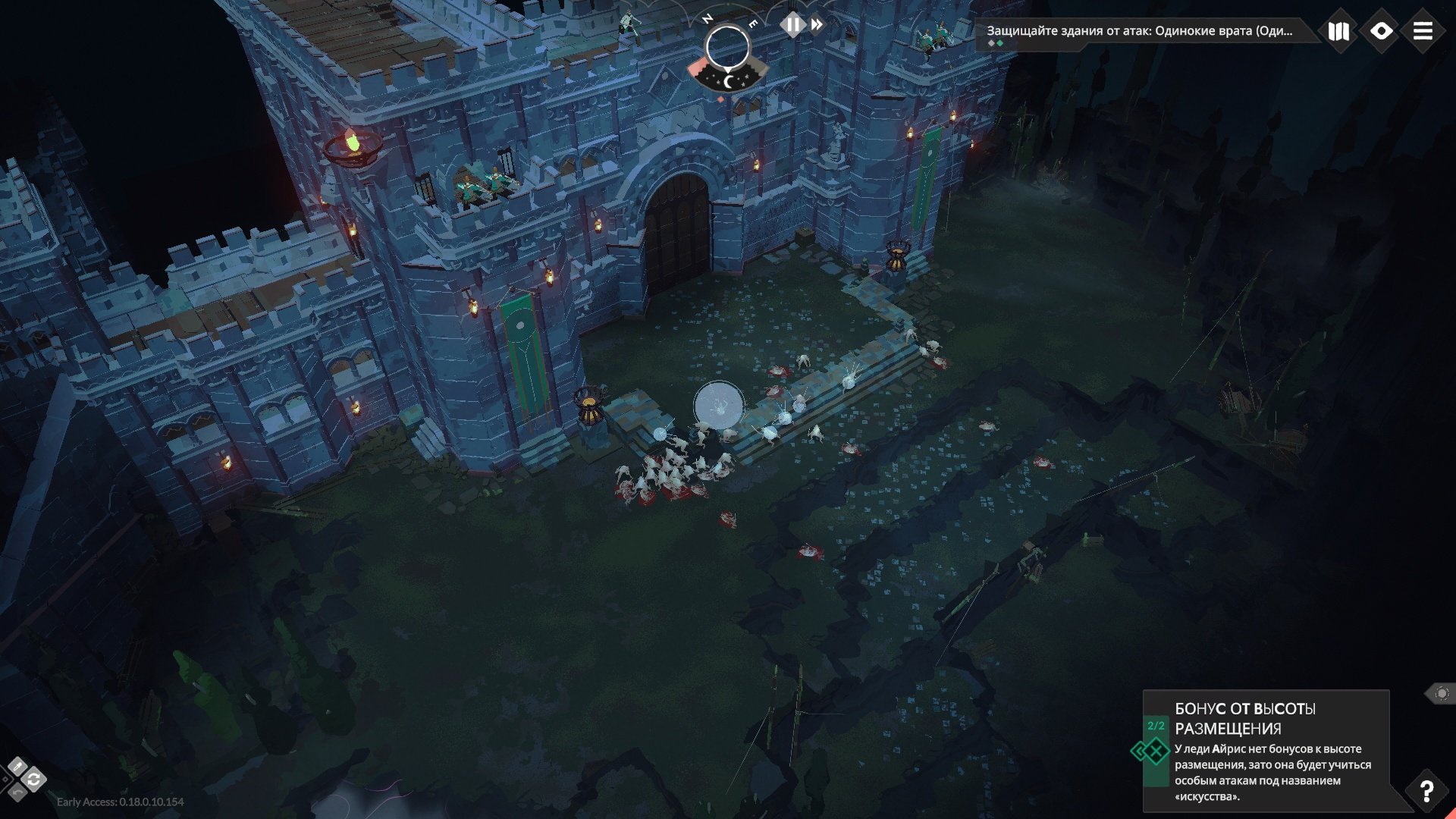Go back to the previous tutorial tip
1456x819 pixels.
[x=1138, y=752]
